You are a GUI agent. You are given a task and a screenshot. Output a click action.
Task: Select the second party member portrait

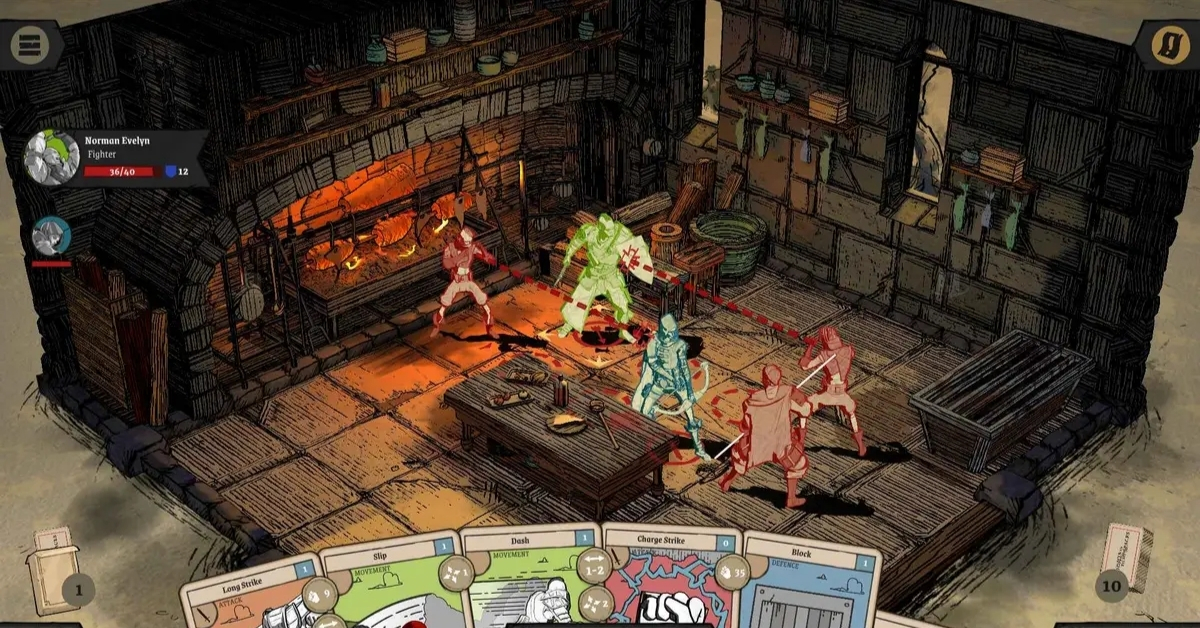click(x=51, y=236)
